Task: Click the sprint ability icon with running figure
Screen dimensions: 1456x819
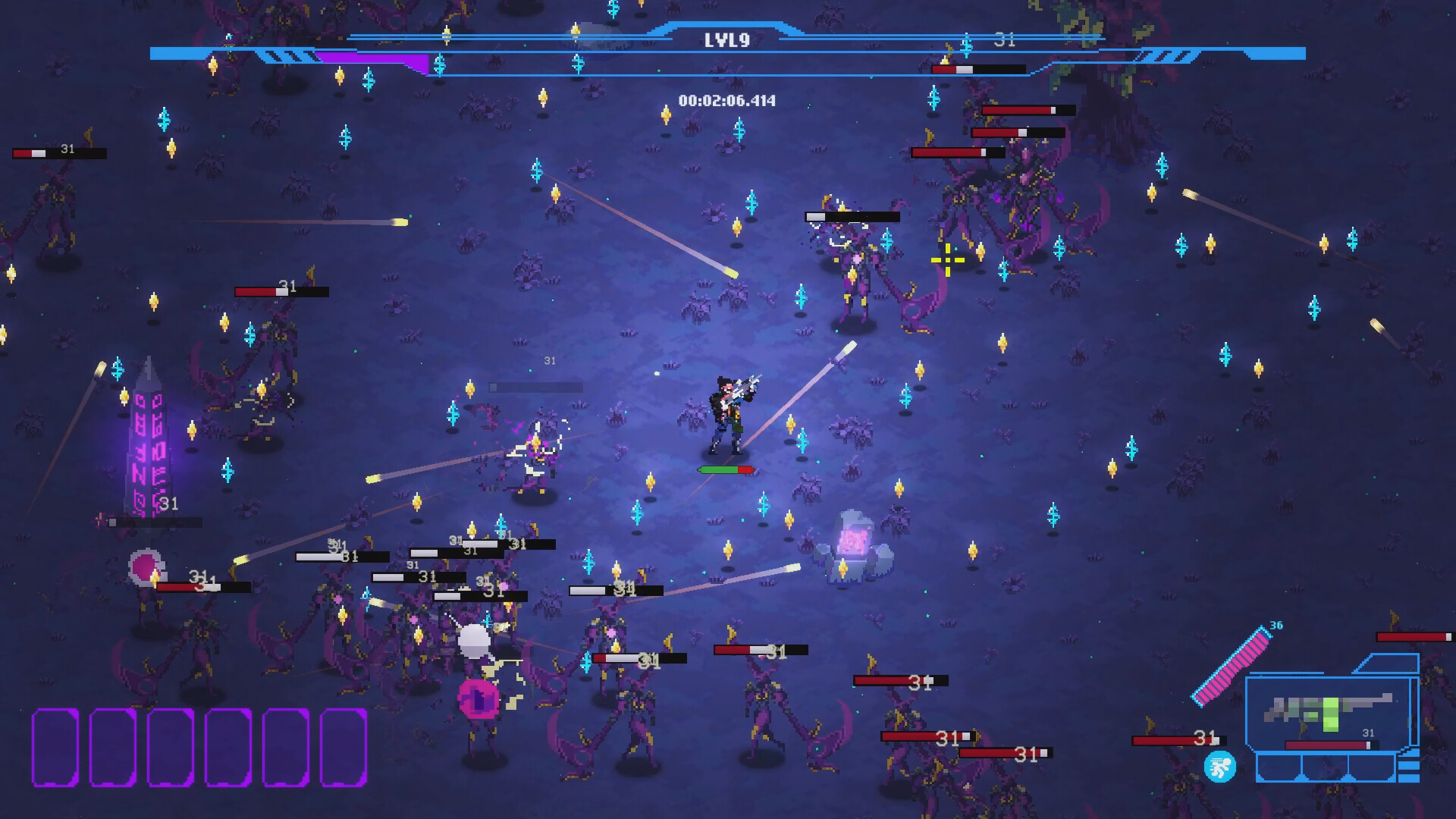Action: point(1219,766)
